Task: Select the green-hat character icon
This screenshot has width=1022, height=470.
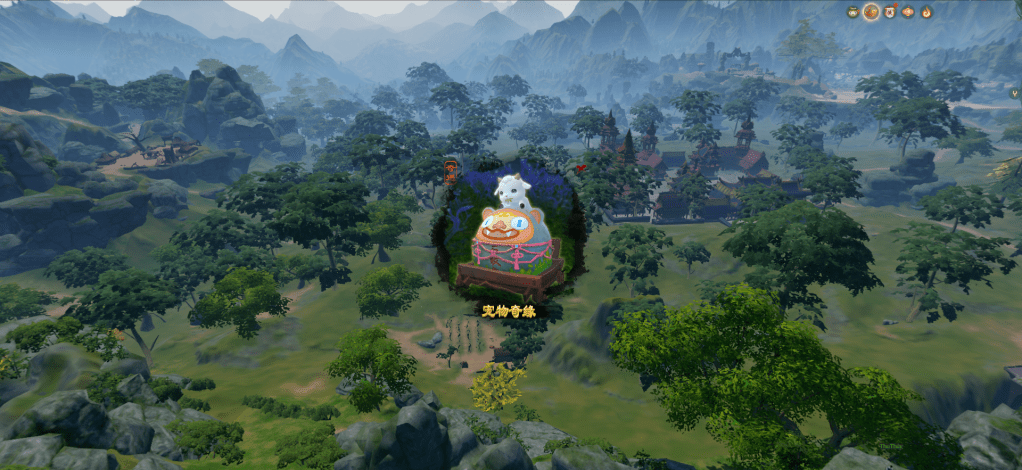Action: (853, 12)
